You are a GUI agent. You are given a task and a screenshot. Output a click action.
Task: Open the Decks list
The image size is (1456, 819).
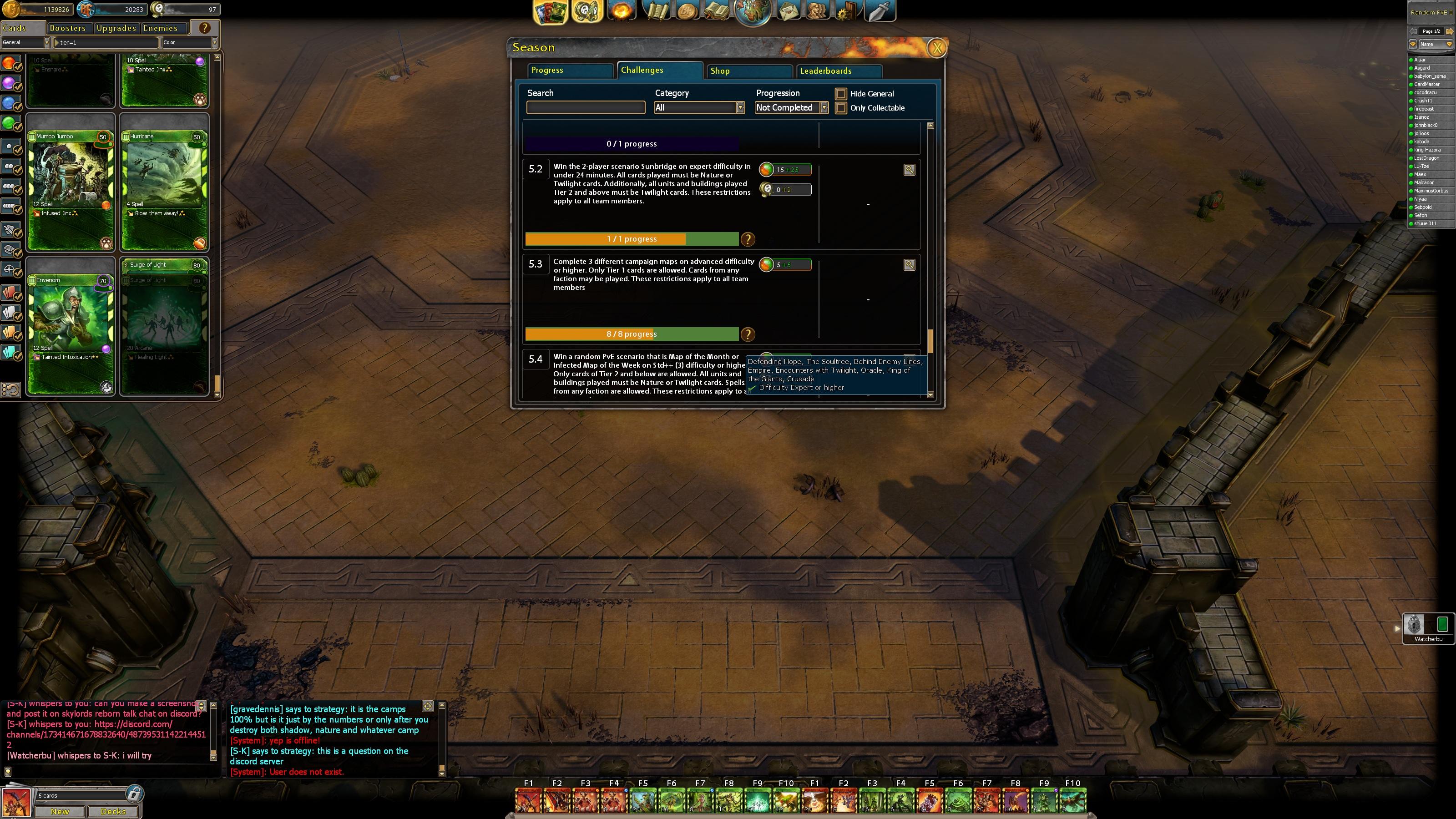pos(113,812)
